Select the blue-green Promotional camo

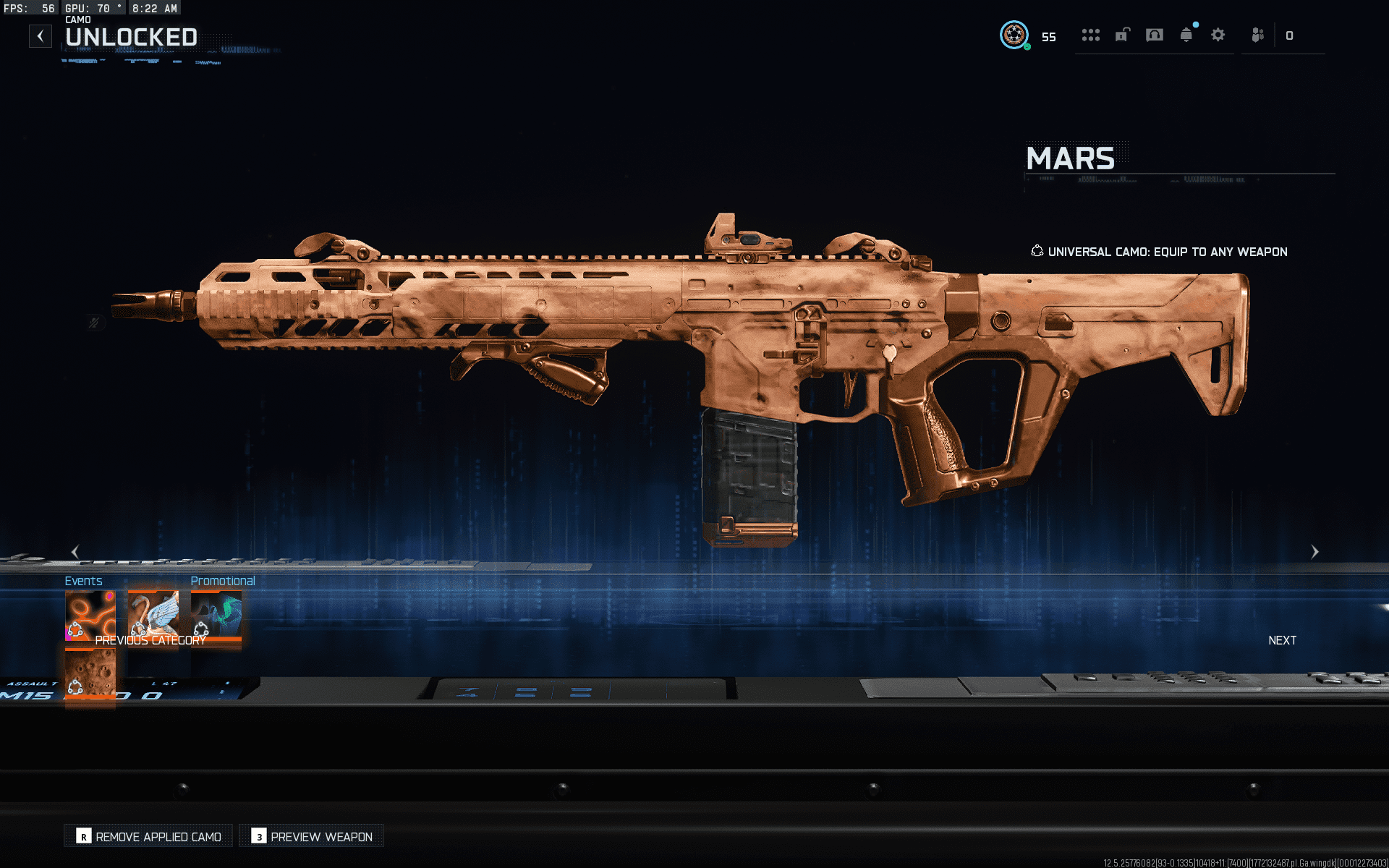[x=216, y=615]
